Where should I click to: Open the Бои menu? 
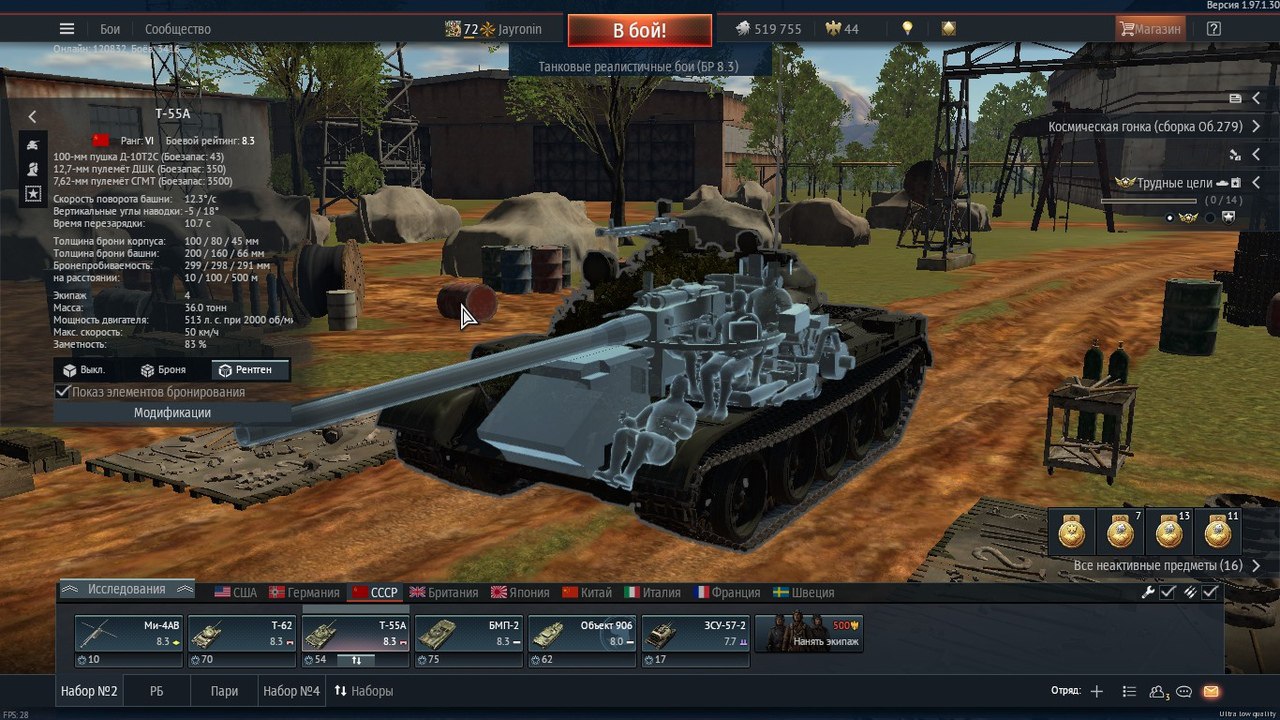pyautogui.click(x=110, y=29)
